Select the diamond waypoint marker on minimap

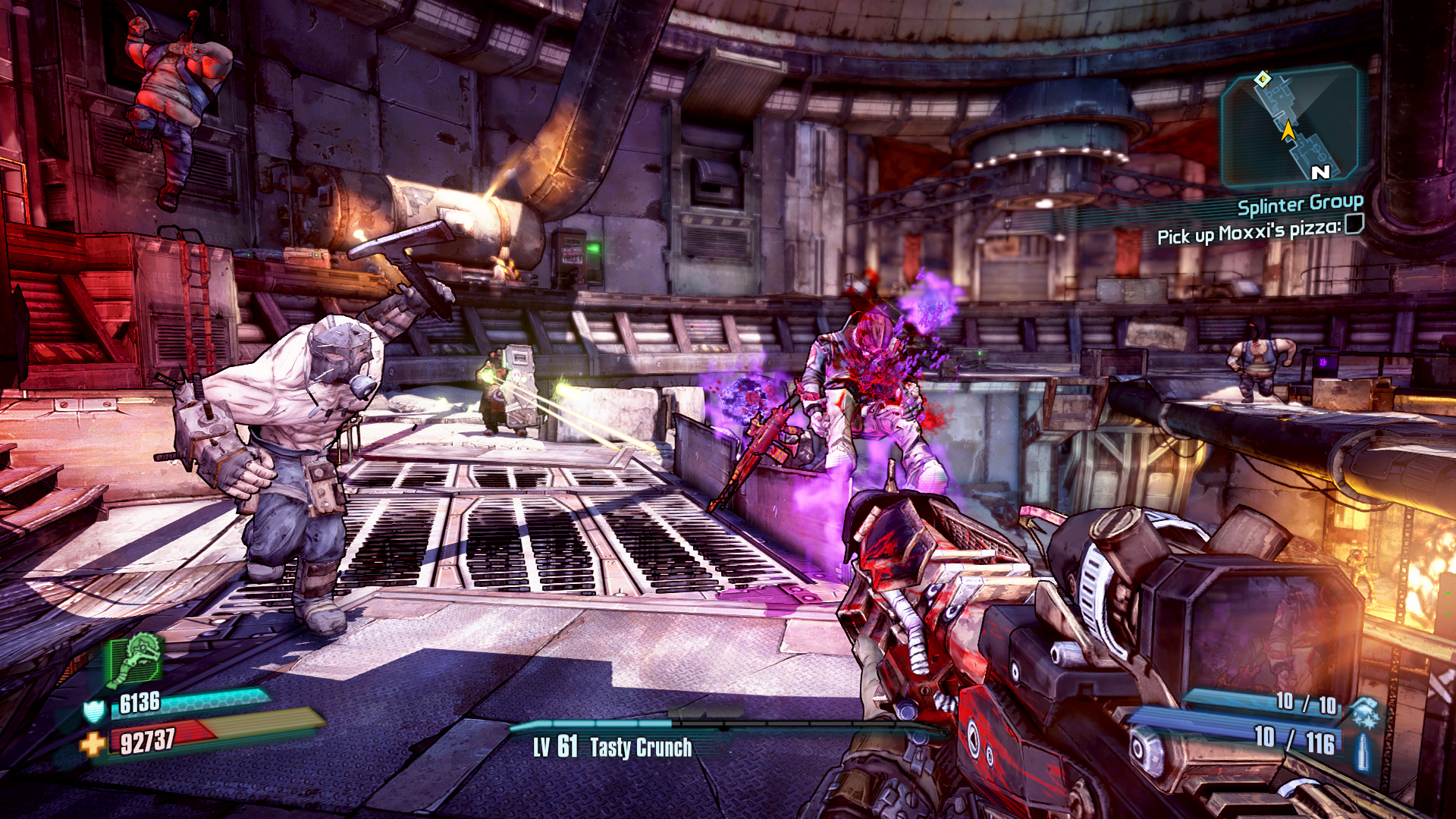[x=1263, y=79]
